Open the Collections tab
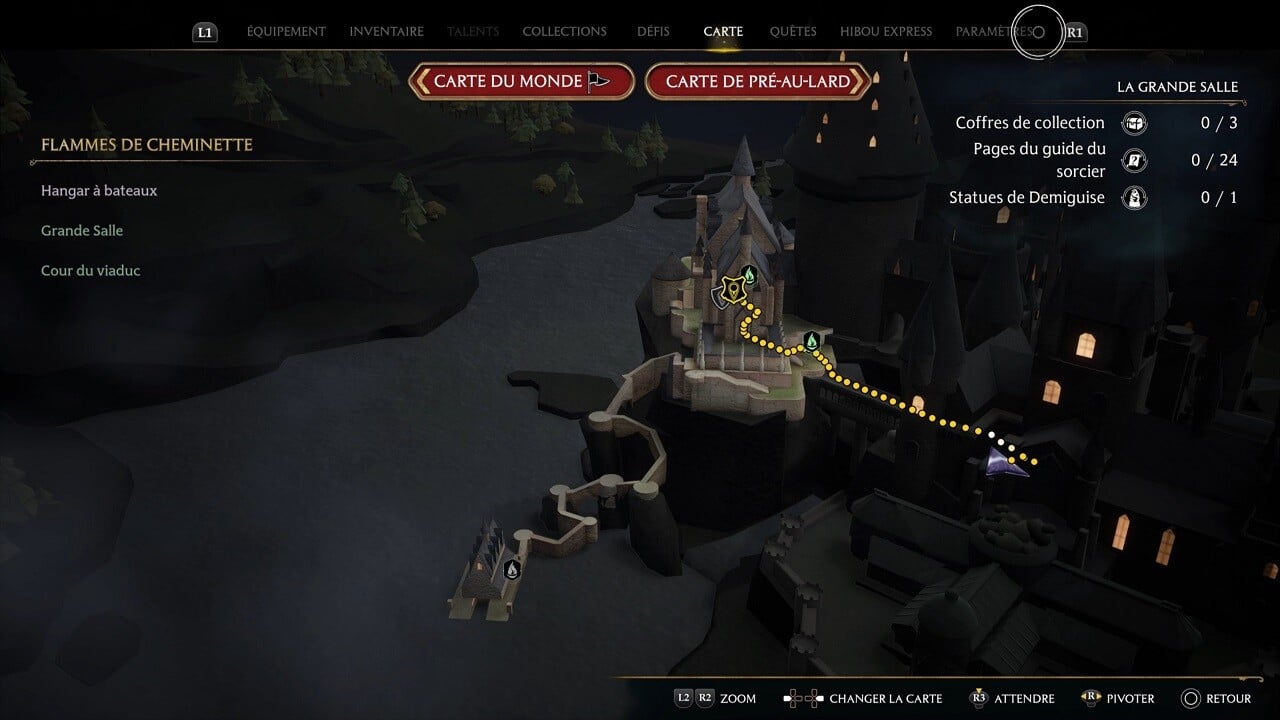 click(x=564, y=32)
